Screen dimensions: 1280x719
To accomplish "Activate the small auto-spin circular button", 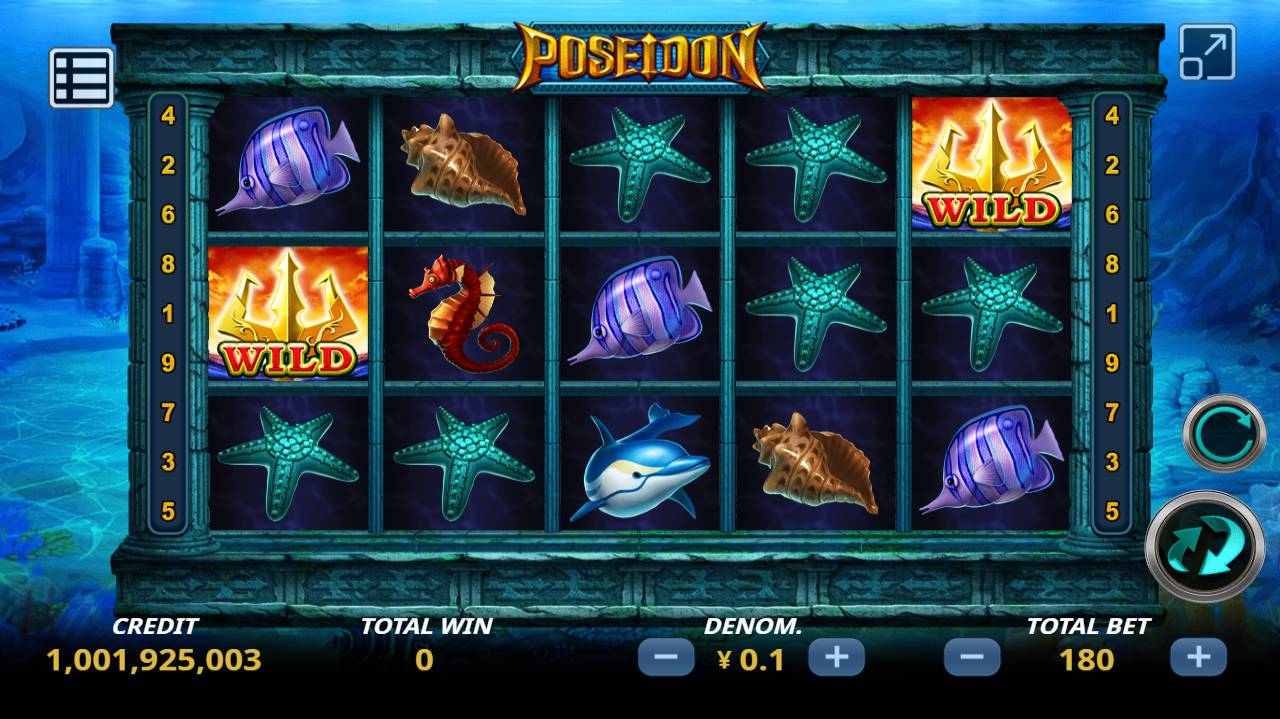I will click(x=1224, y=433).
